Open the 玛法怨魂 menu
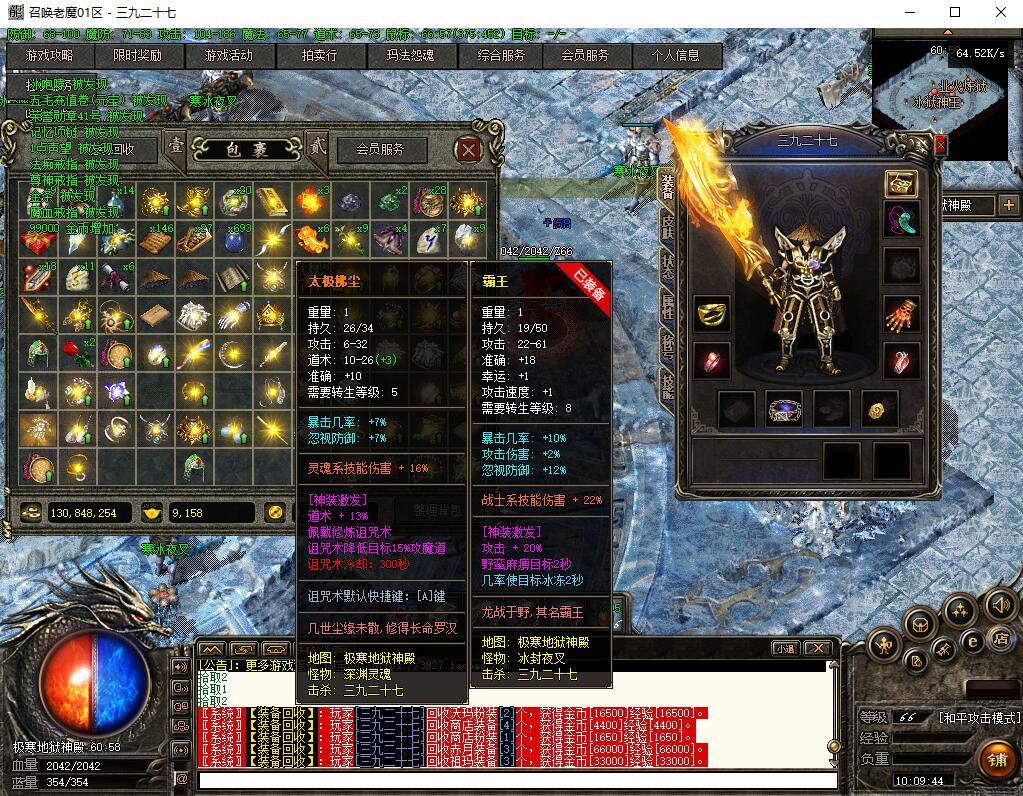Screen dimensions: 1023x796 [410, 56]
